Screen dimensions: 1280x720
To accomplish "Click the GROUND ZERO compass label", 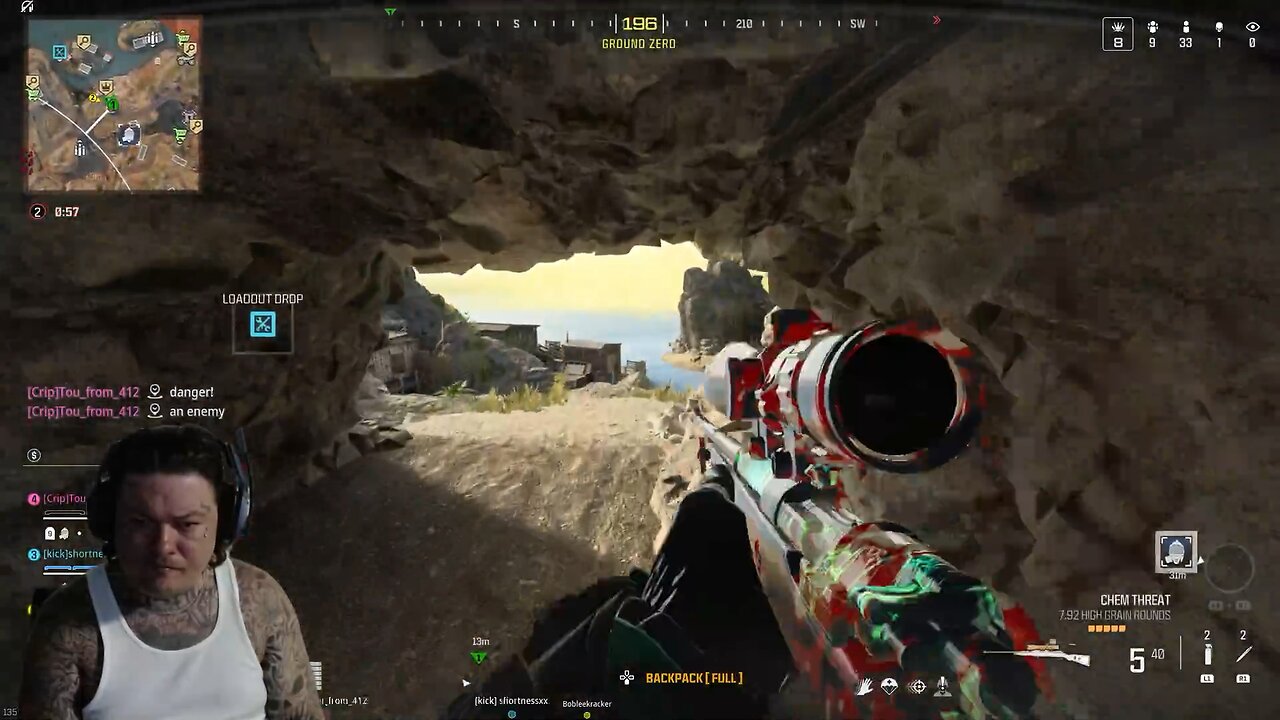I will point(637,43).
